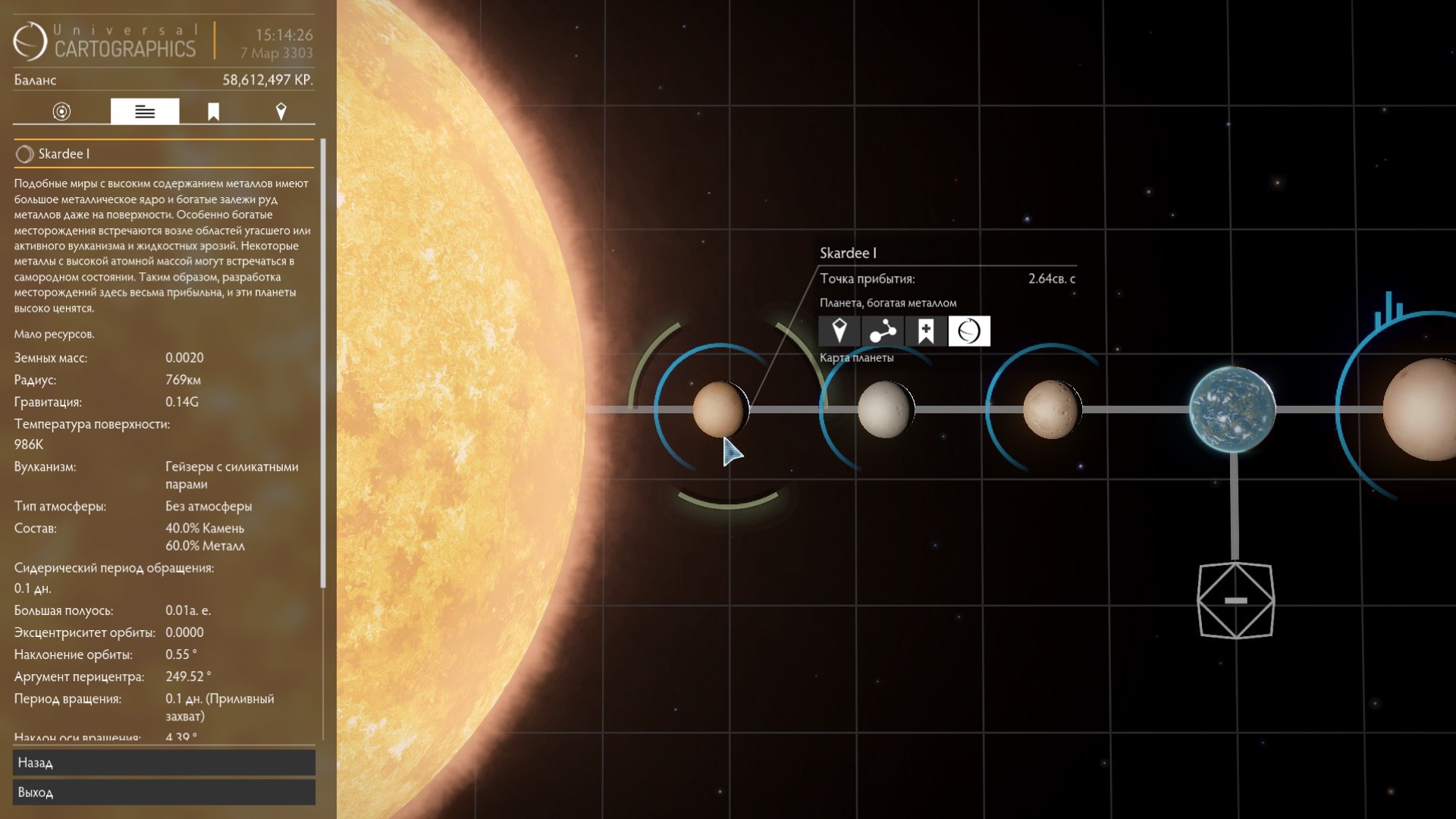
Task: Click the pin-marker icon in Skardee I popup
Action: point(839,331)
